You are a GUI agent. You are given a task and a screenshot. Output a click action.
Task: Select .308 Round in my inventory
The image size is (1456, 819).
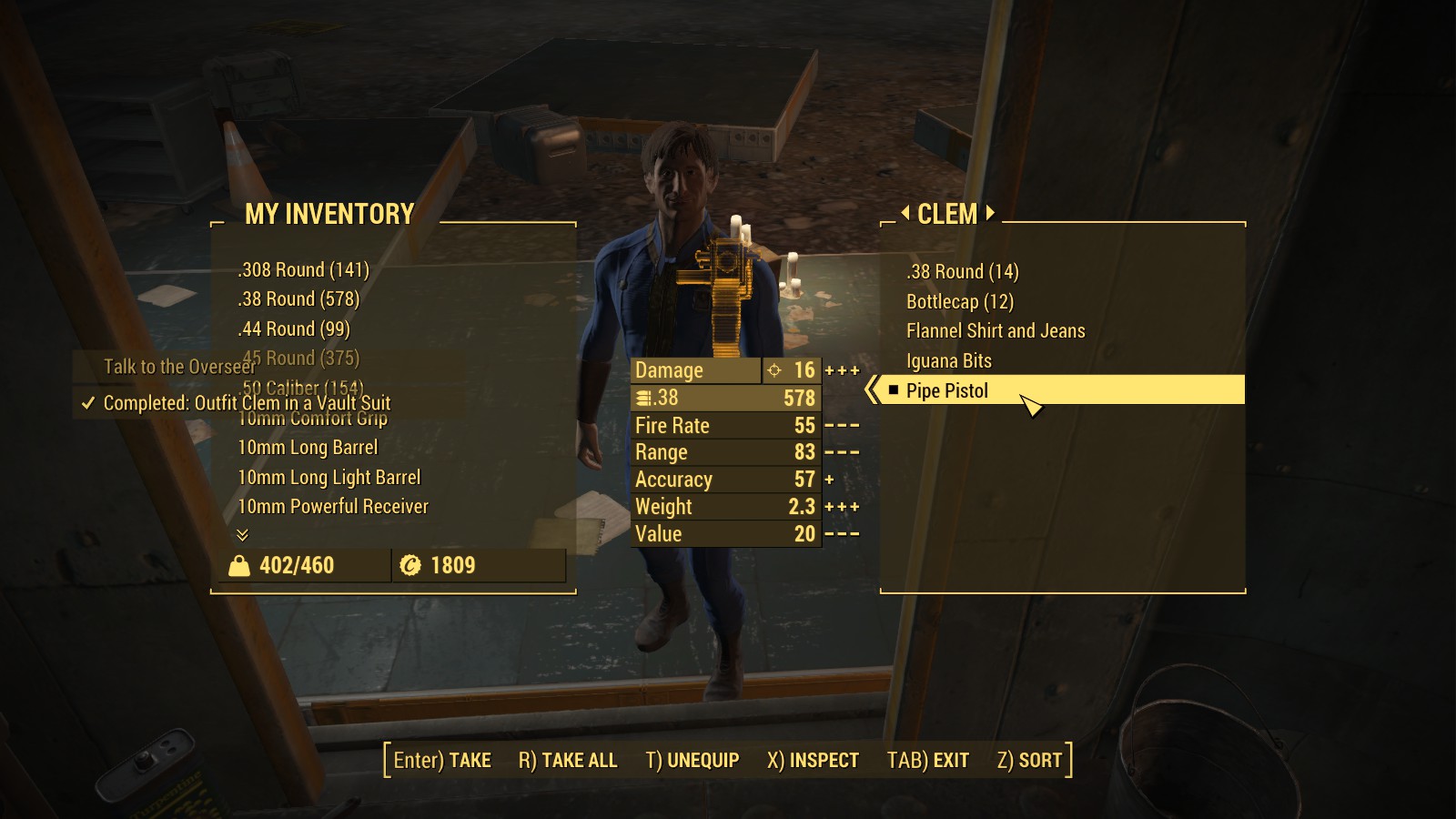click(303, 270)
